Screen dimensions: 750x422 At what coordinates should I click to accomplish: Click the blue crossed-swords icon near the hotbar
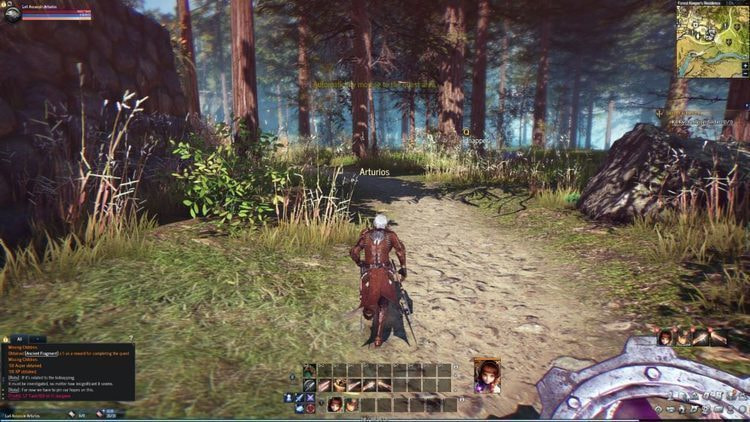click(310, 397)
